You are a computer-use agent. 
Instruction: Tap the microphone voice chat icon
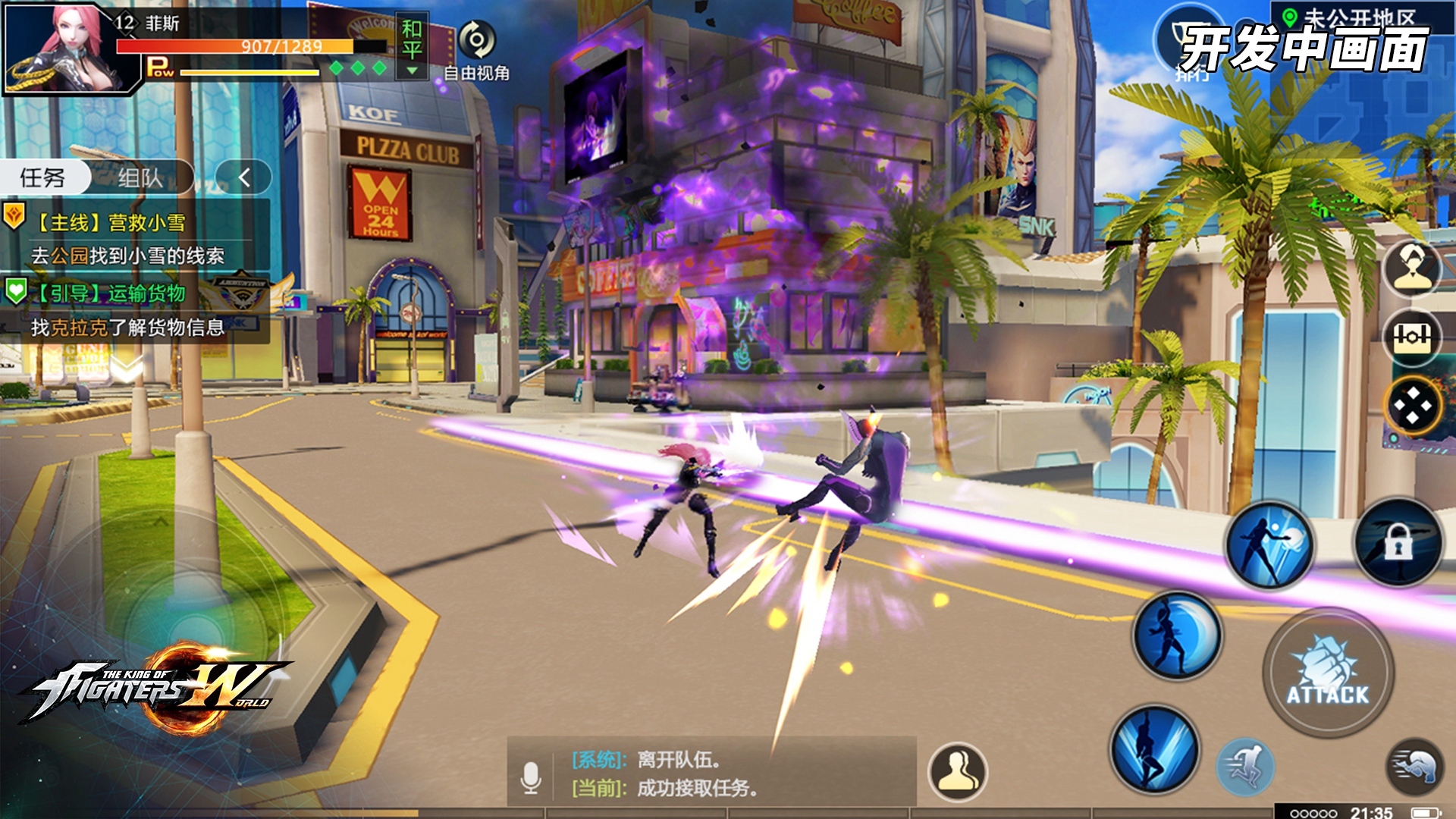click(x=532, y=777)
